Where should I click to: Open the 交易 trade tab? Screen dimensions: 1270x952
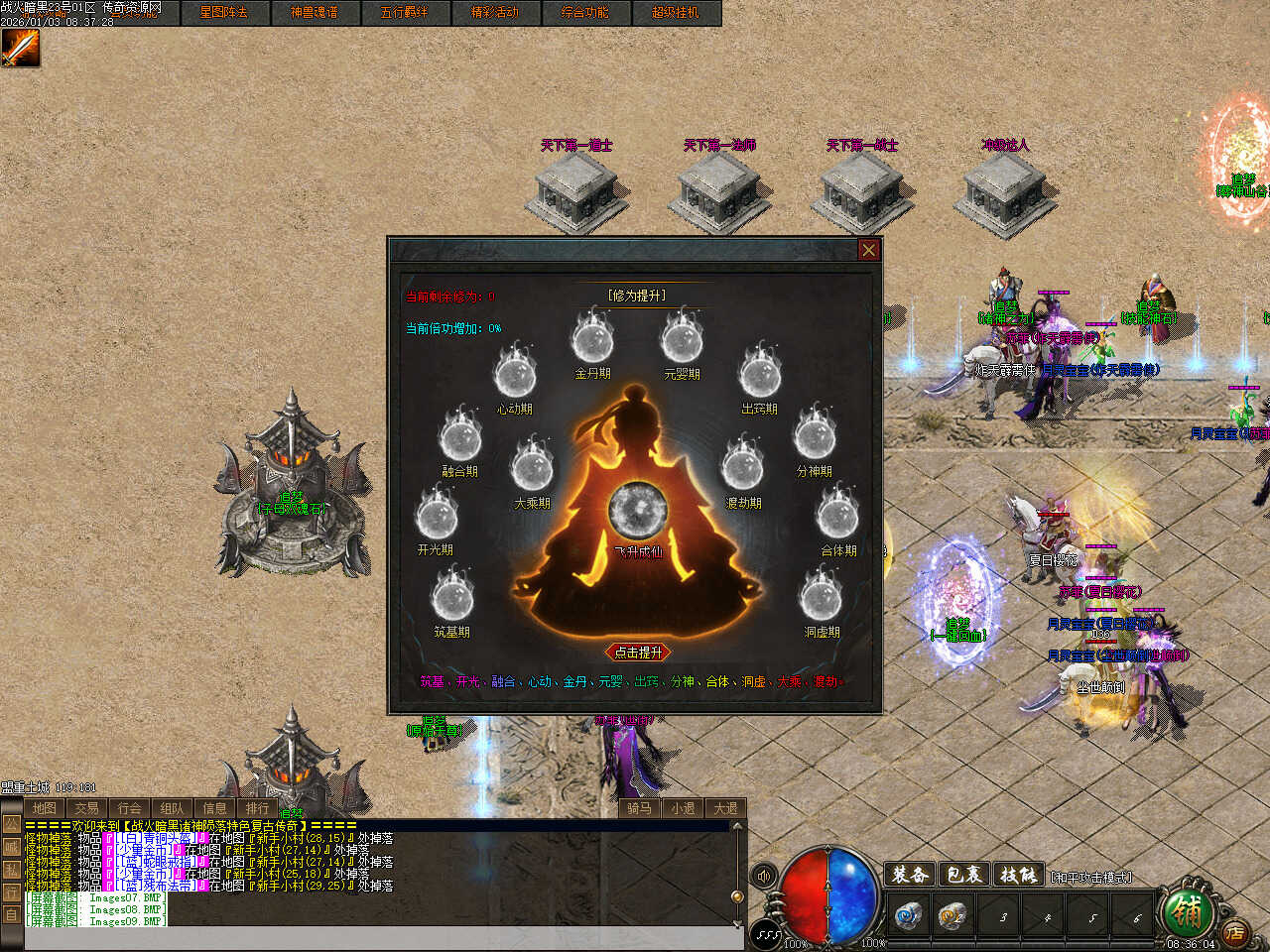(x=87, y=808)
